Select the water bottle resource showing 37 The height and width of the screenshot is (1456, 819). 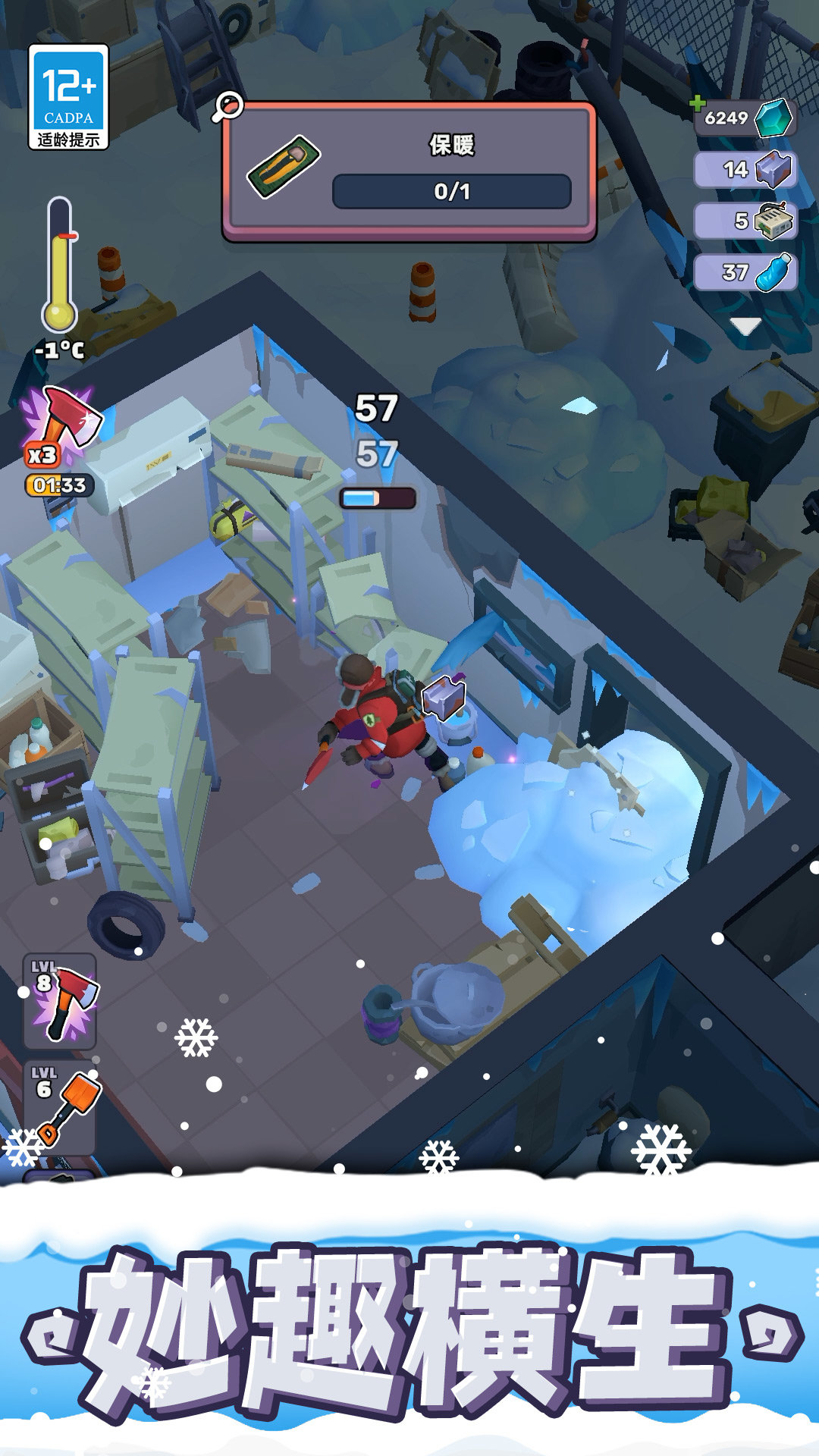pos(745,272)
